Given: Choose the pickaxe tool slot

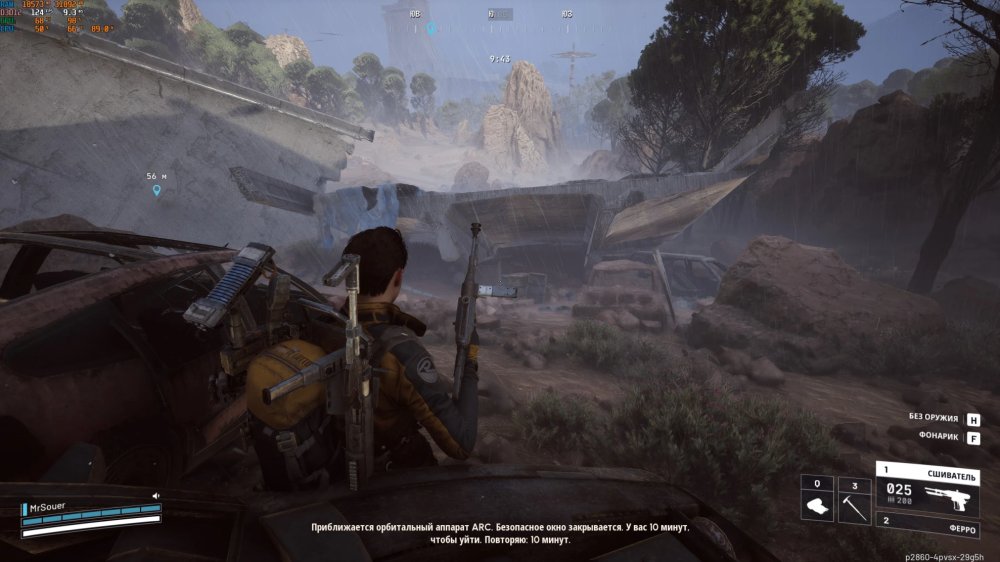Looking at the screenshot, I should pyautogui.click(x=854, y=498).
